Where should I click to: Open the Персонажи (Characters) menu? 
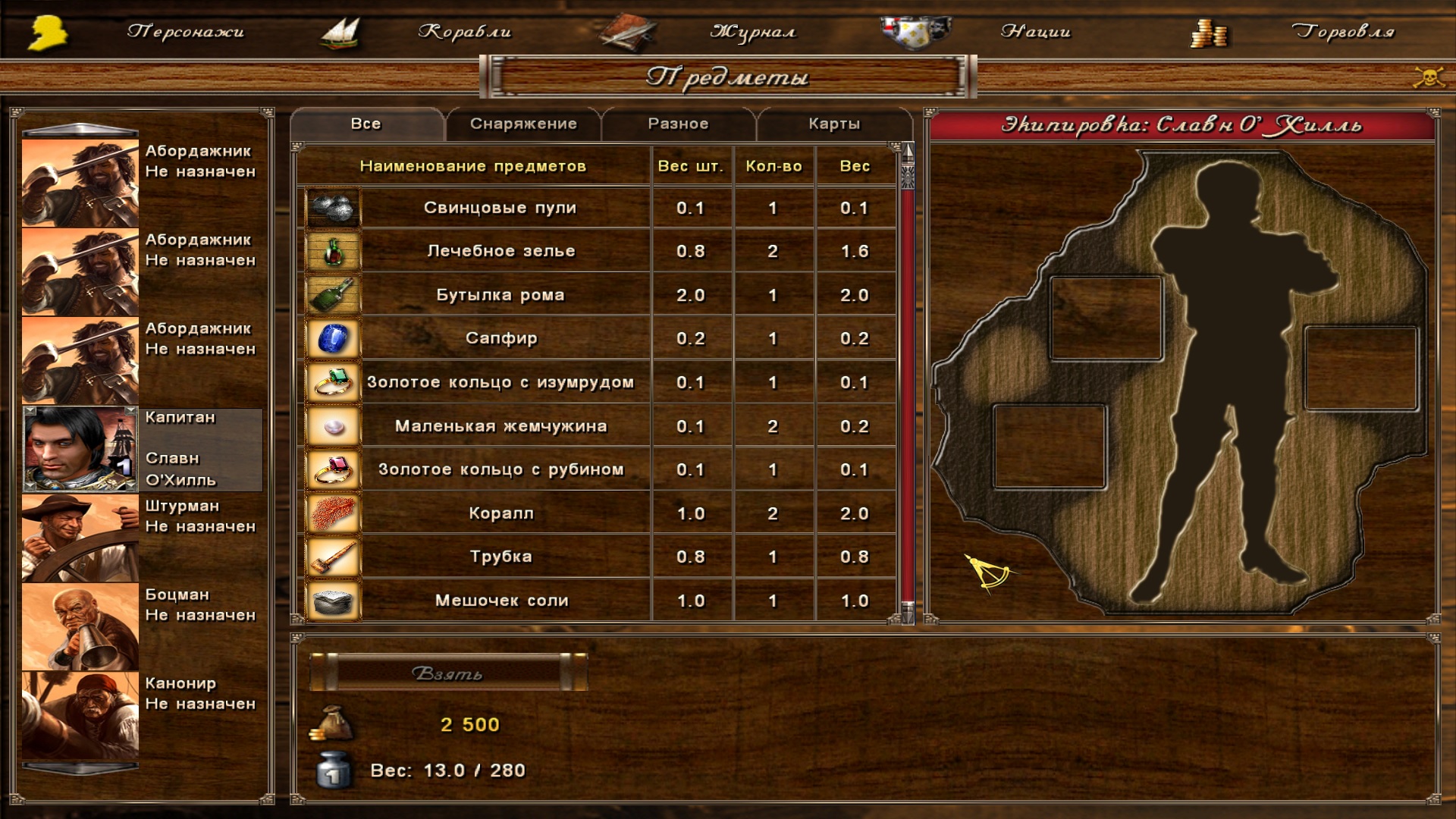pos(185,32)
